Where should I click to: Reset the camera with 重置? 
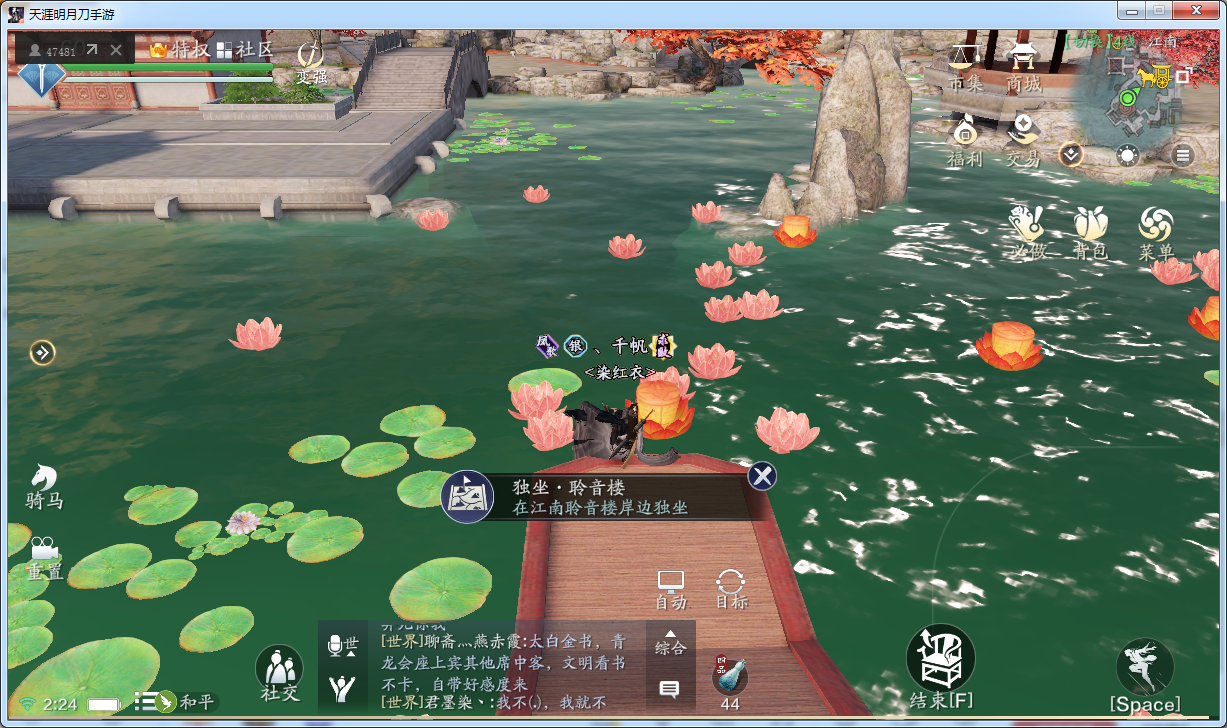click(x=44, y=559)
